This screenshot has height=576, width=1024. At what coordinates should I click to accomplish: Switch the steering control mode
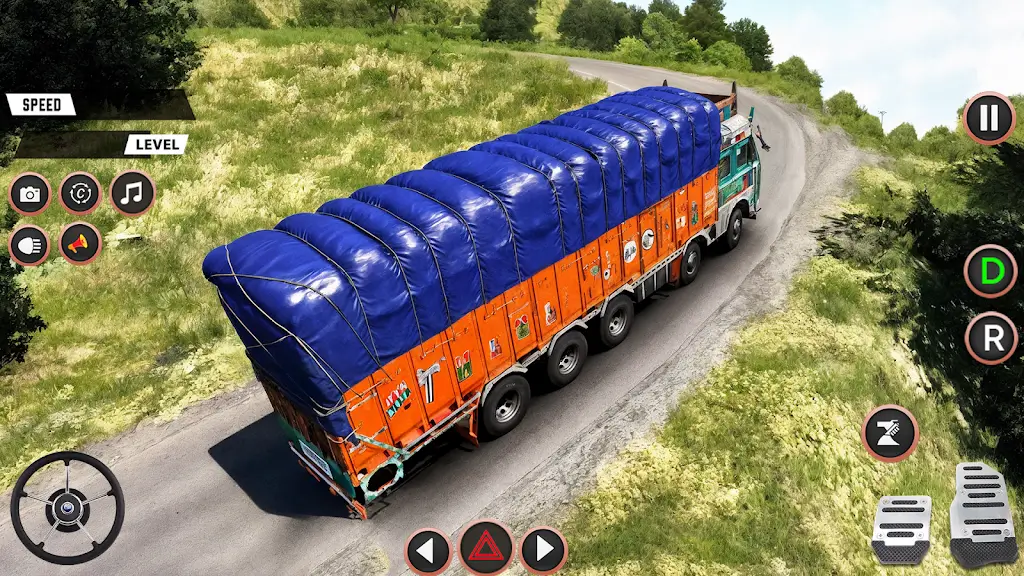(80, 194)
